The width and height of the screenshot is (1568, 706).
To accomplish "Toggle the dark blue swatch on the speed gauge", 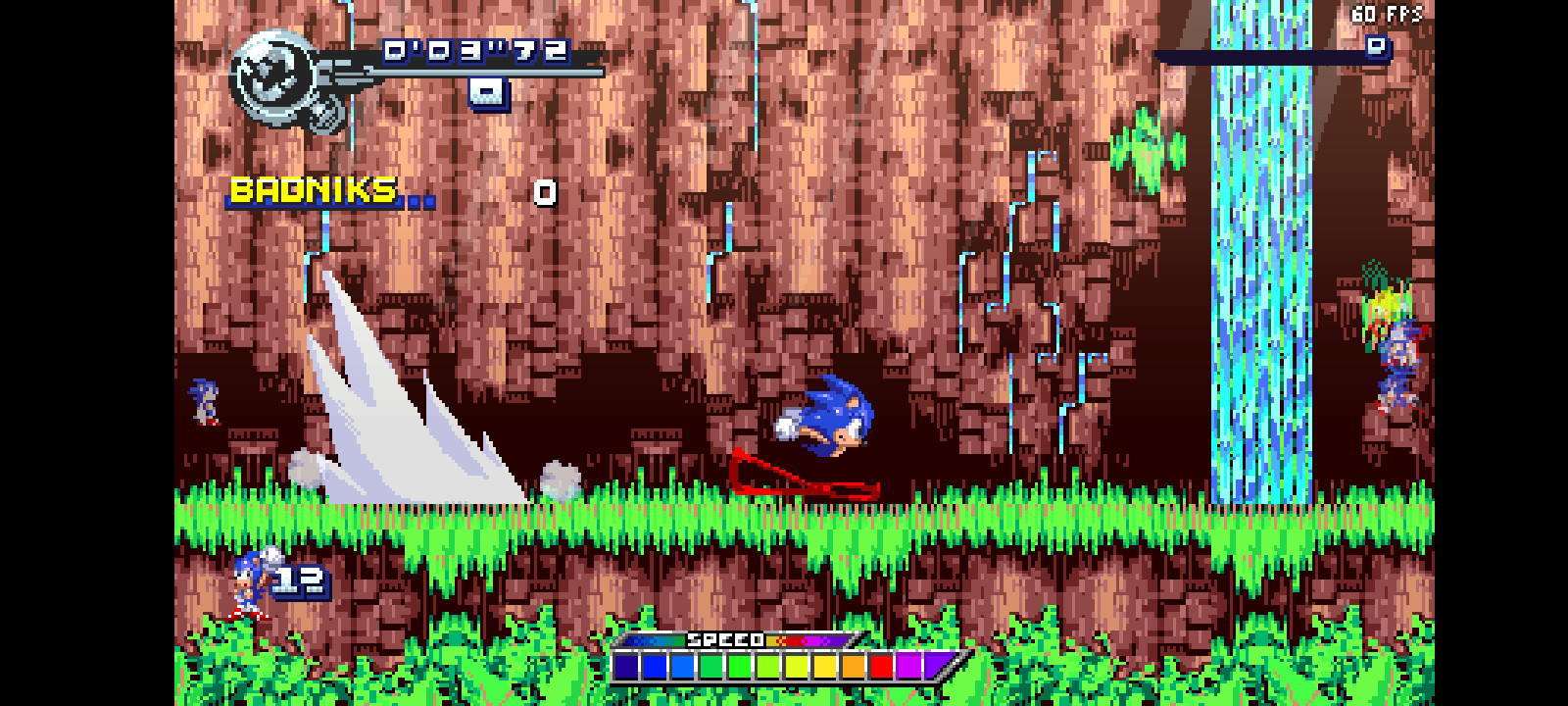I will 624,667.
